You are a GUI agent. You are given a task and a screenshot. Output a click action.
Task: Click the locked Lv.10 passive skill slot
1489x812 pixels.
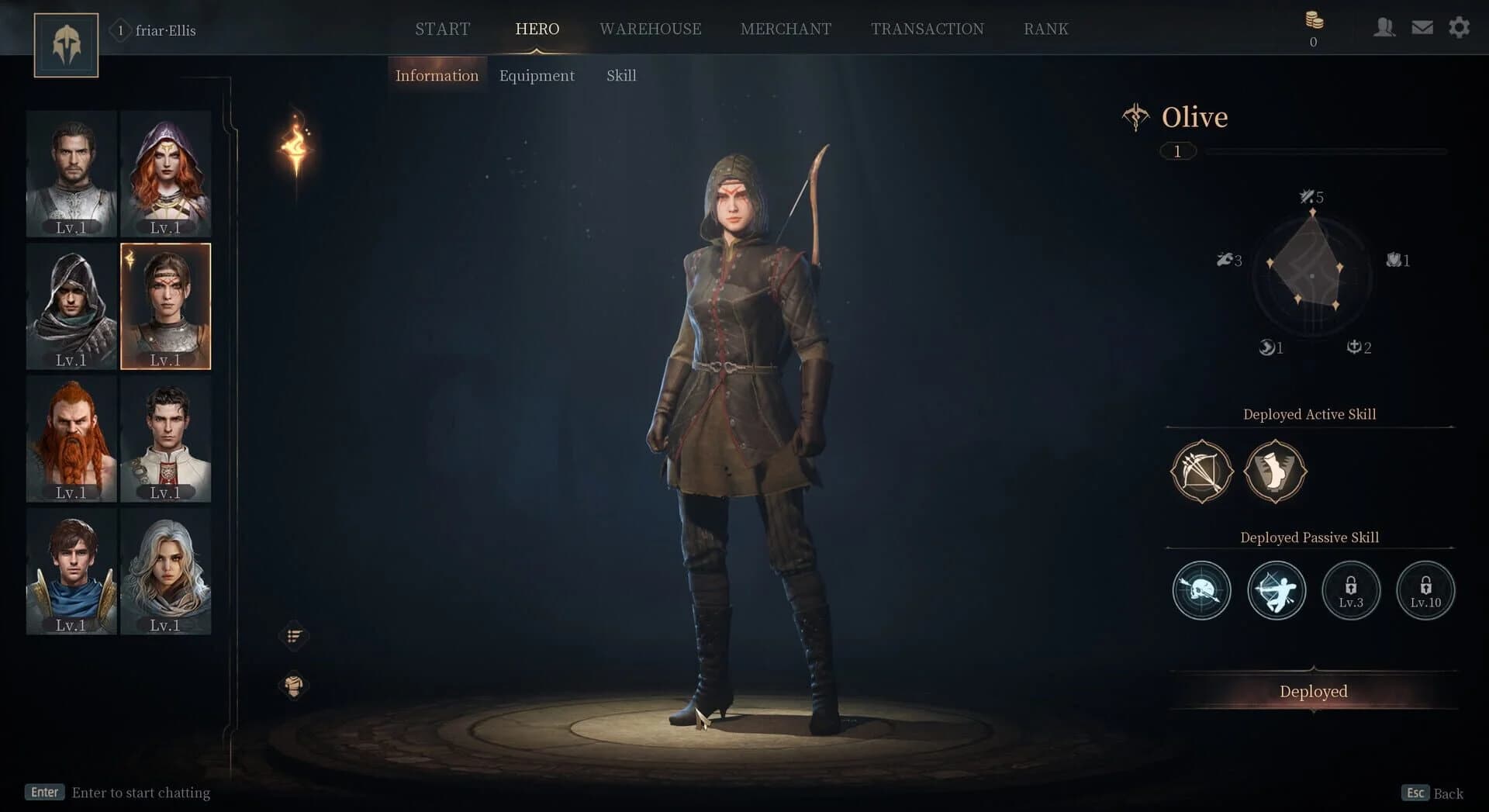point(1425,590)
